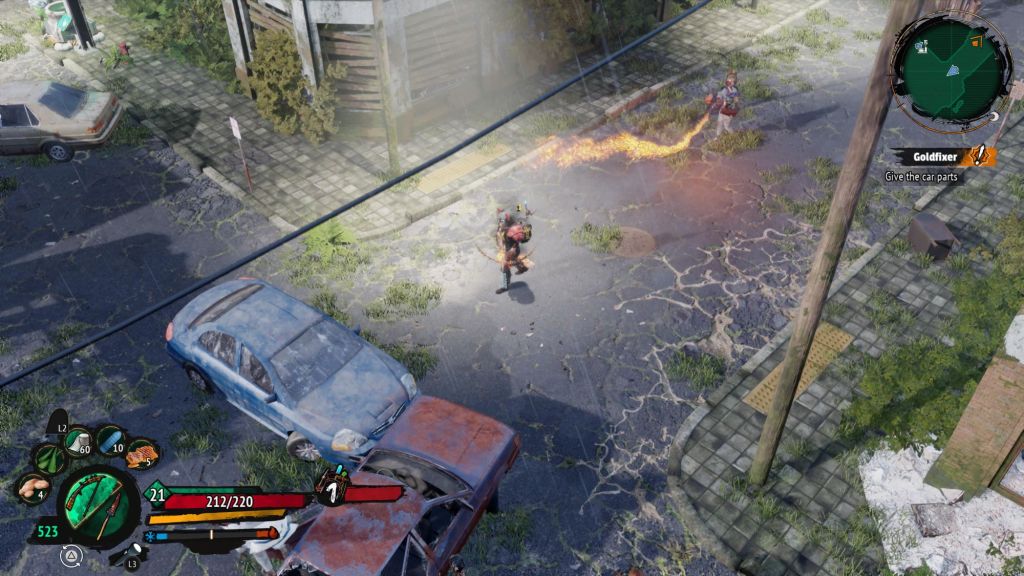The height and width of the screenshot is (576, 1024).
Task: Select the Goldfixer quest tracker
Action: click(935, 156)
